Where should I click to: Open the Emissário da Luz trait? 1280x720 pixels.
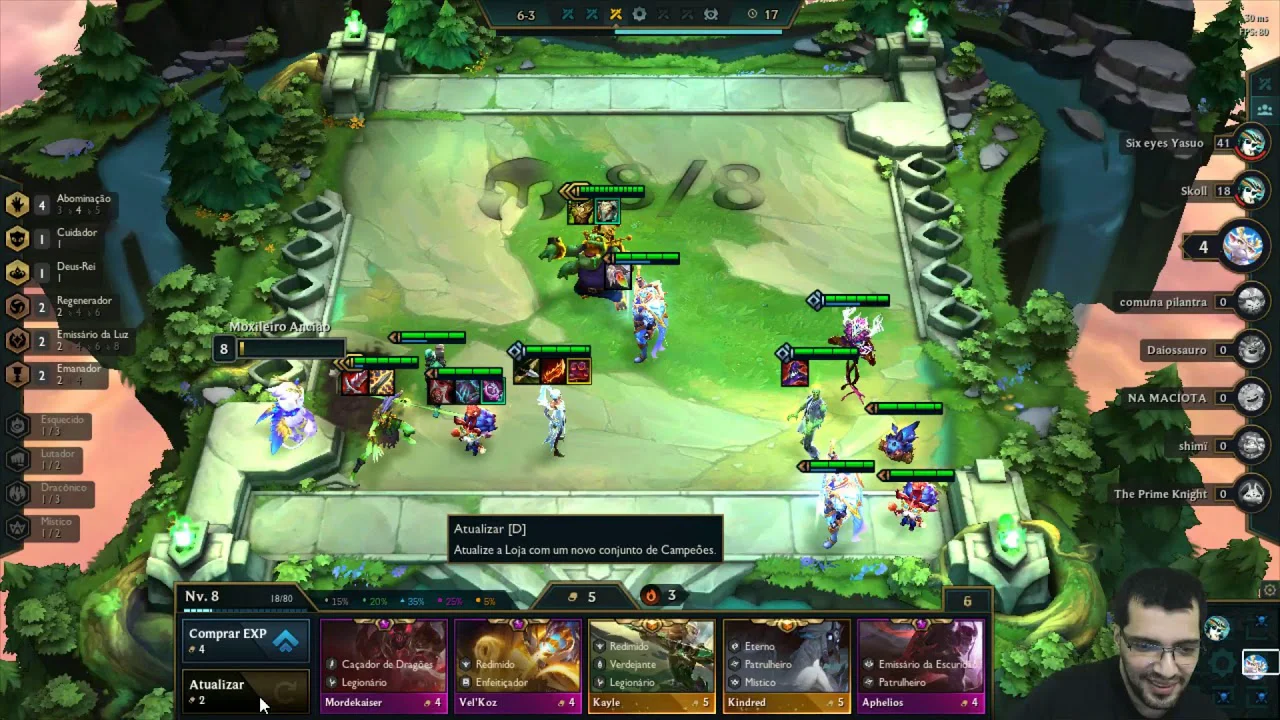click(x=60, y=340)
